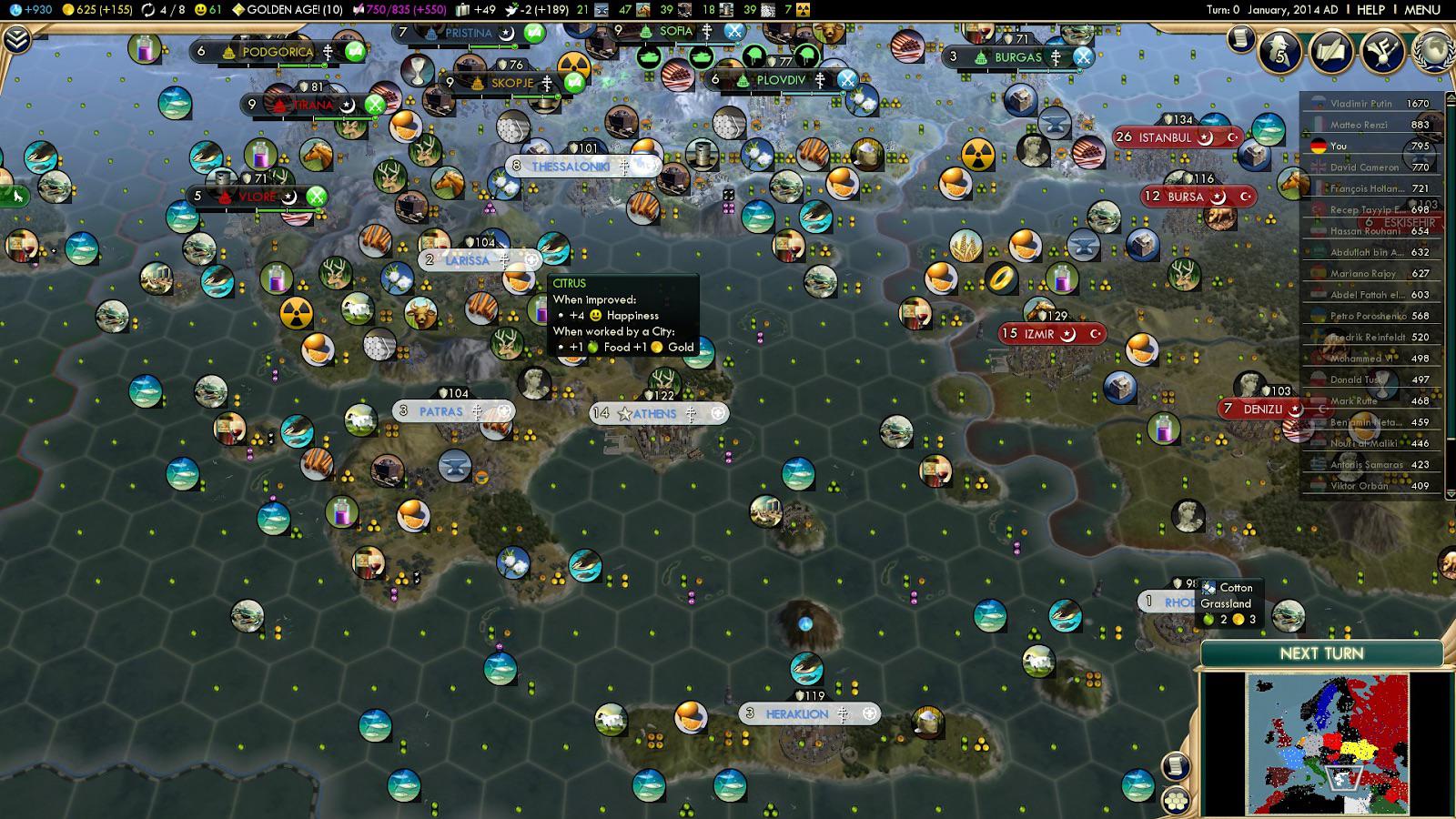Click the science icon showing +930
This screenshot has width=1456, height=819.
pos(15,11)
